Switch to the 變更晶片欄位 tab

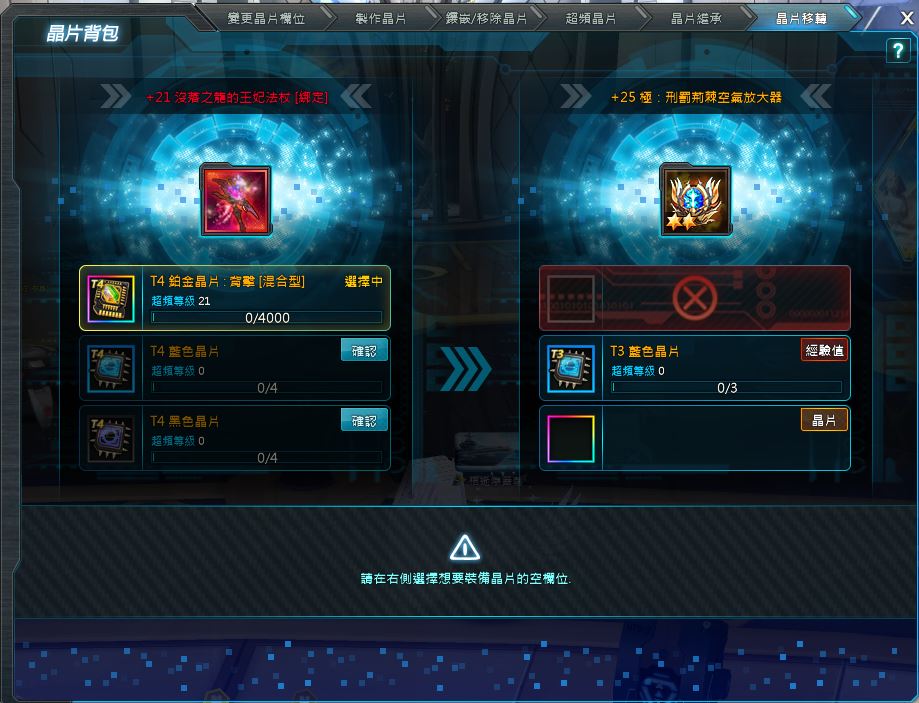265,18
